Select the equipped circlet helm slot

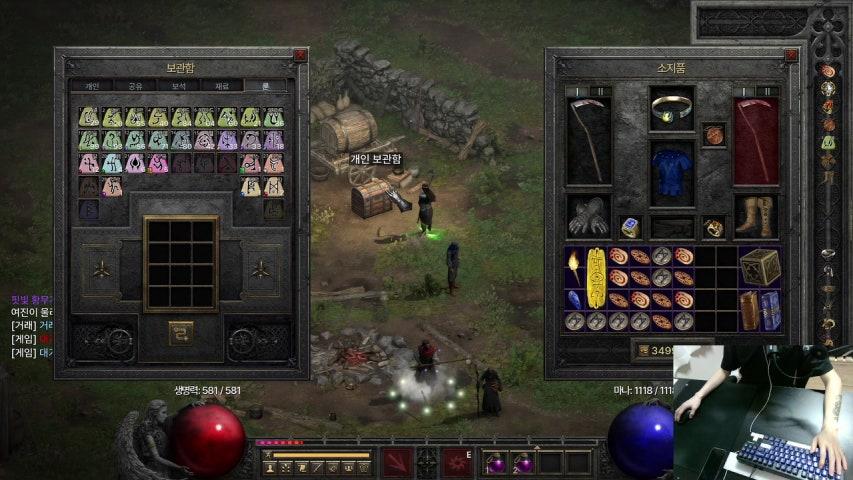pyautogui.click(x=671, y=108)
